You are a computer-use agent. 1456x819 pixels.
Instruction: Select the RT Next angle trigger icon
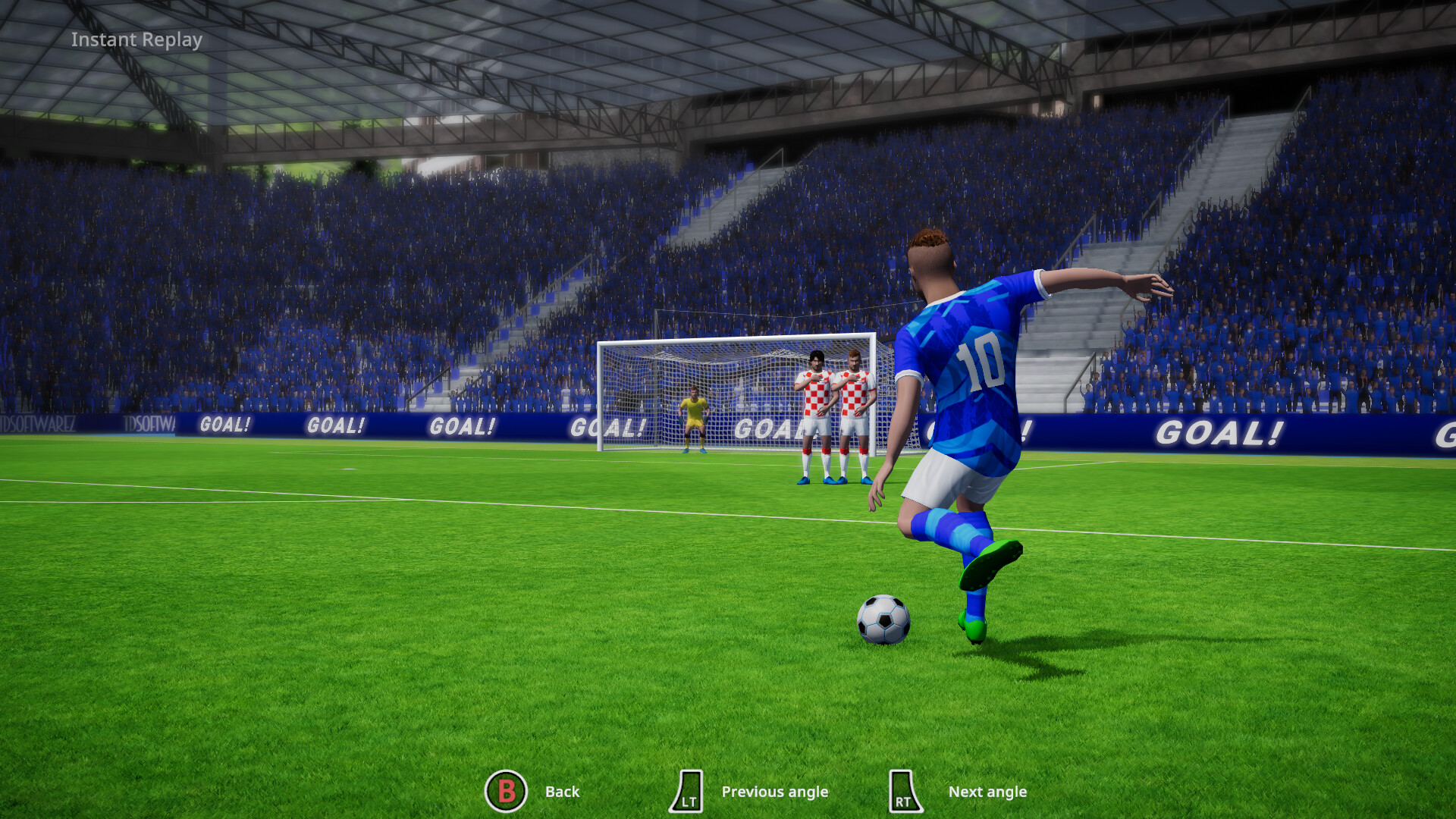(x=904, y=791)
